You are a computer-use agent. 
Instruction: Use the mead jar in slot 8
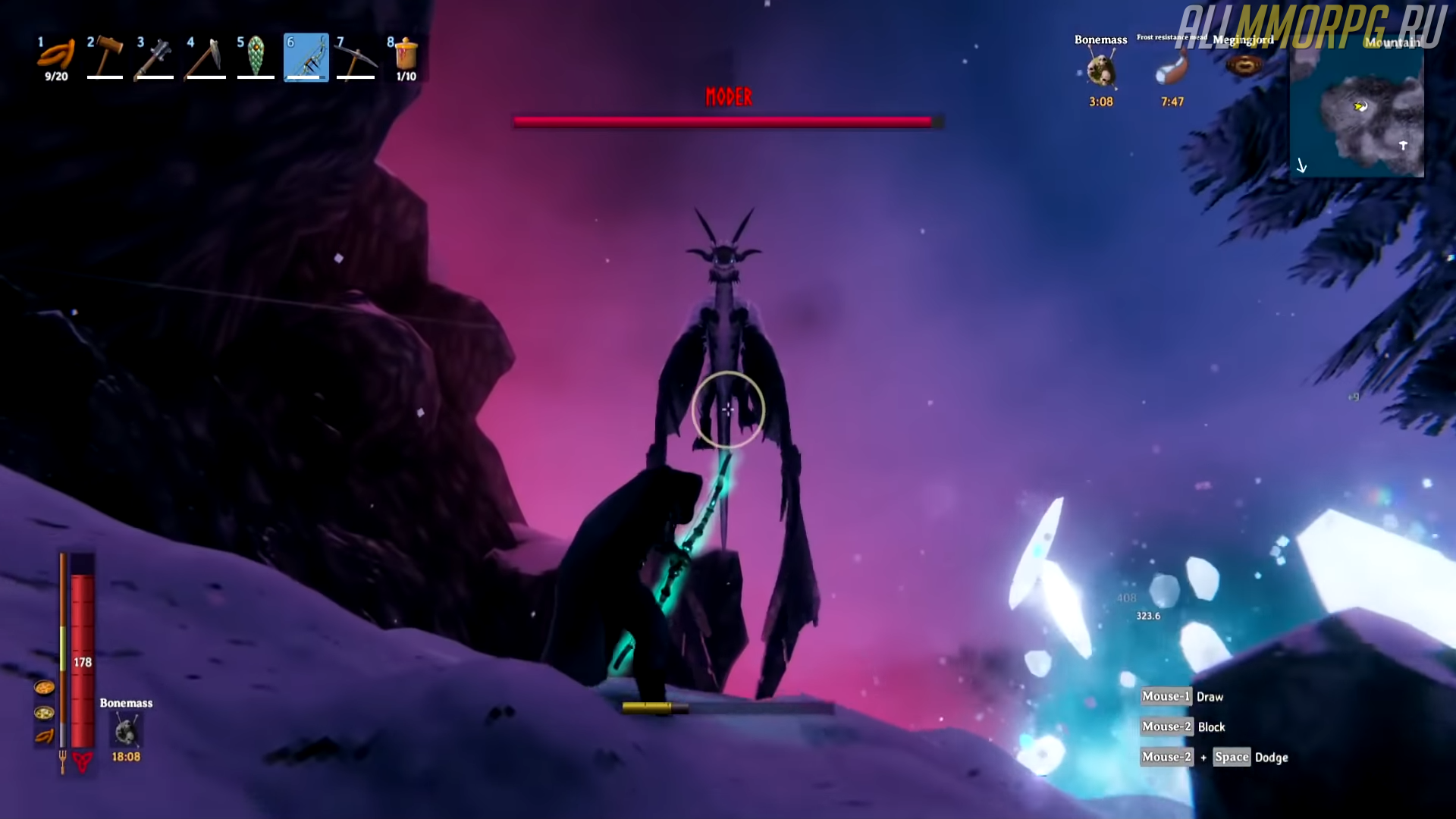point(406,56)
